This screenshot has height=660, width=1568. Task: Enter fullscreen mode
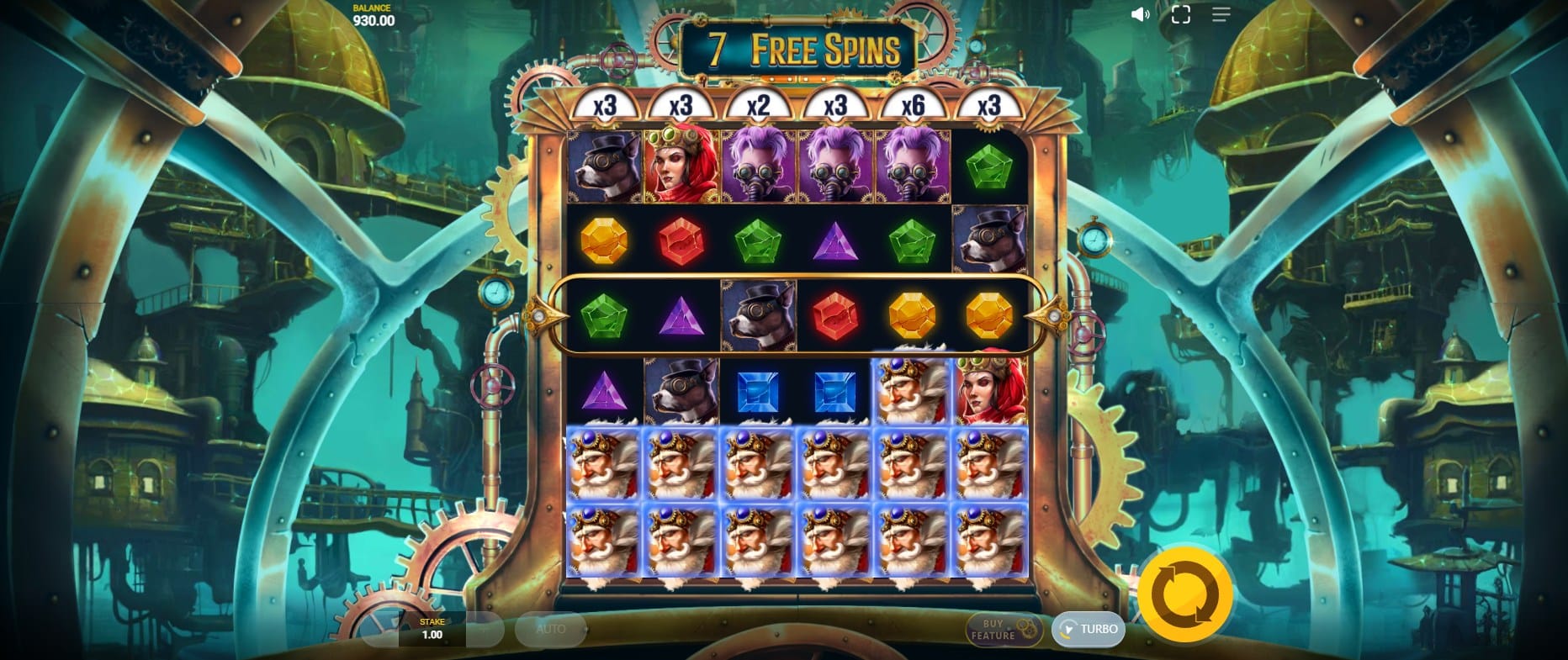point(1180,14)
